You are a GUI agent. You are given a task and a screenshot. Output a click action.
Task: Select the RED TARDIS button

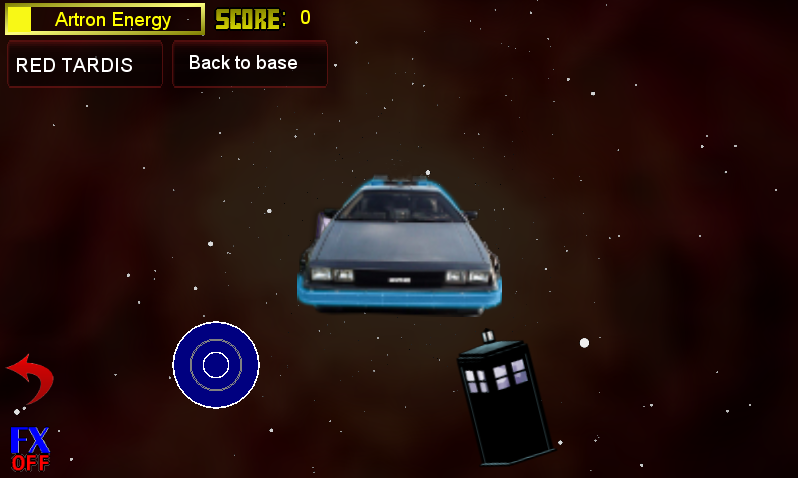click(84, 65)
